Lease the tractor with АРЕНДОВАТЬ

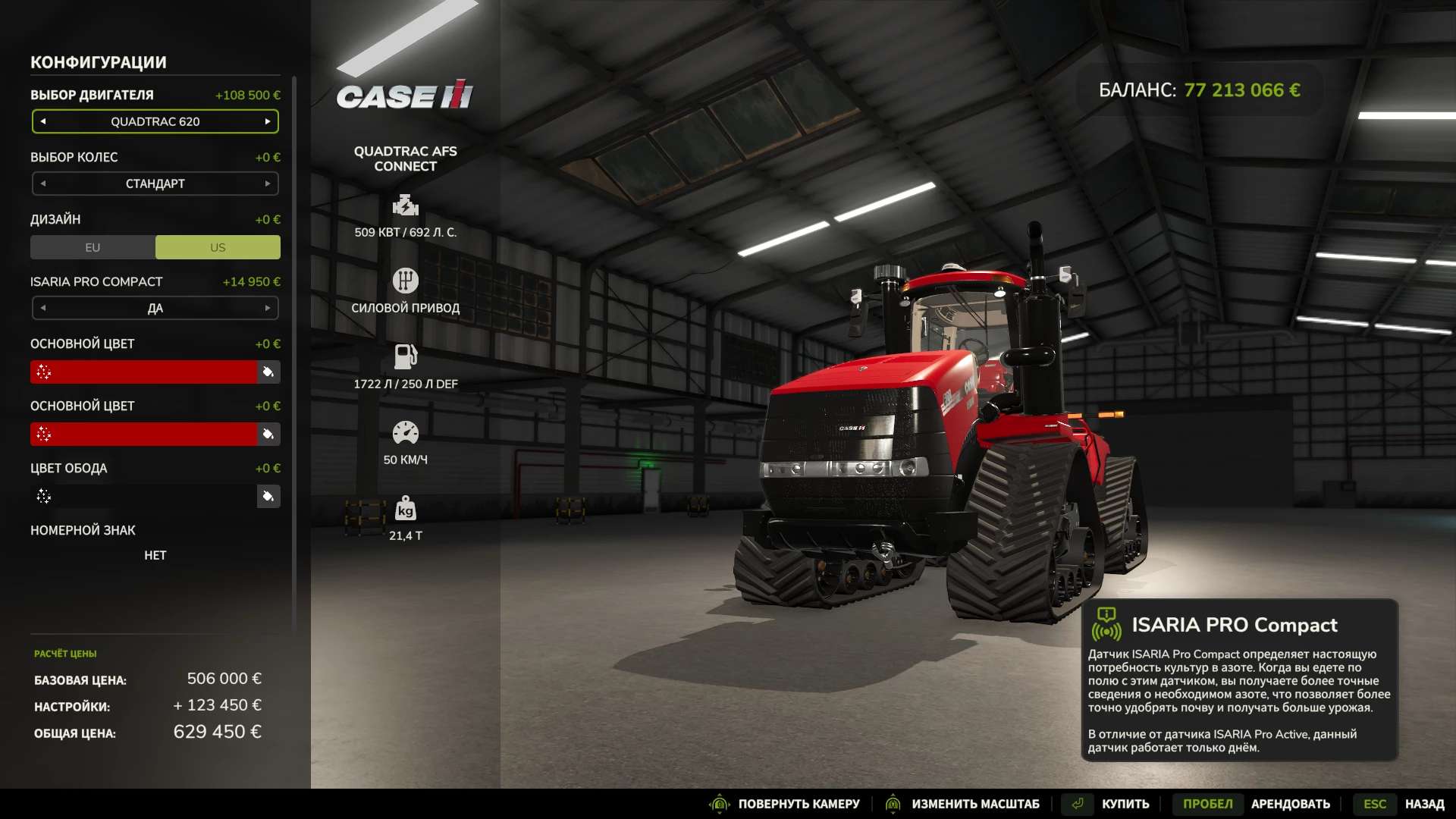(1290, 804)
